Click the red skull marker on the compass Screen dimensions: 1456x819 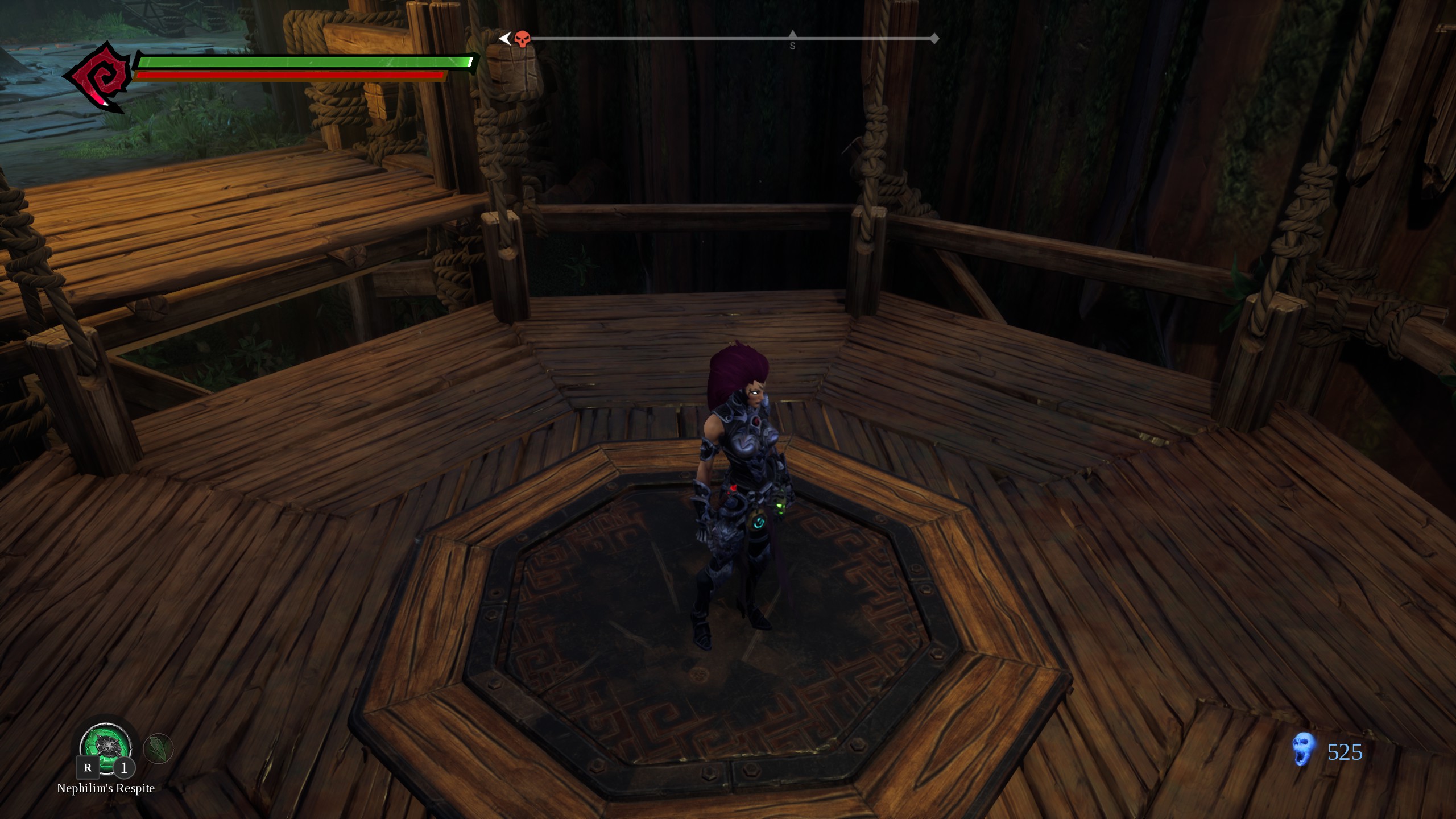click(x=521, y=39)
